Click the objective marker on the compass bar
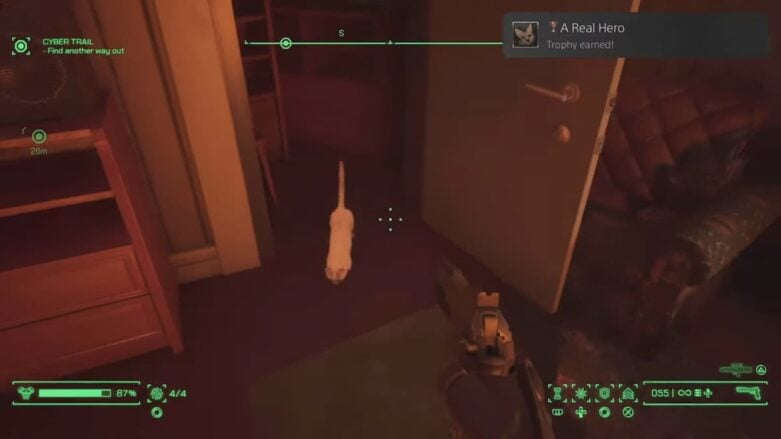This screenshot has width=781, height=439. (x=286, y=43)
